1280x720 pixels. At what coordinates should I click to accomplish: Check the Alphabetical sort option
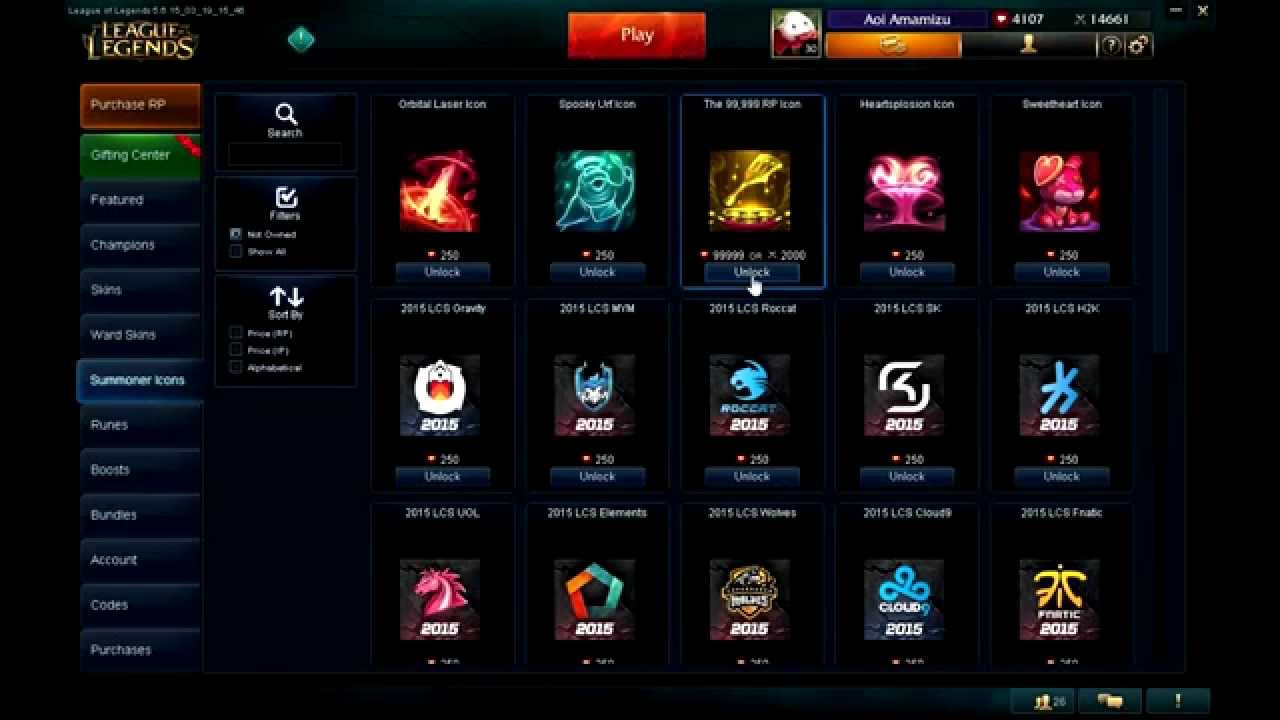pos(237,367)
